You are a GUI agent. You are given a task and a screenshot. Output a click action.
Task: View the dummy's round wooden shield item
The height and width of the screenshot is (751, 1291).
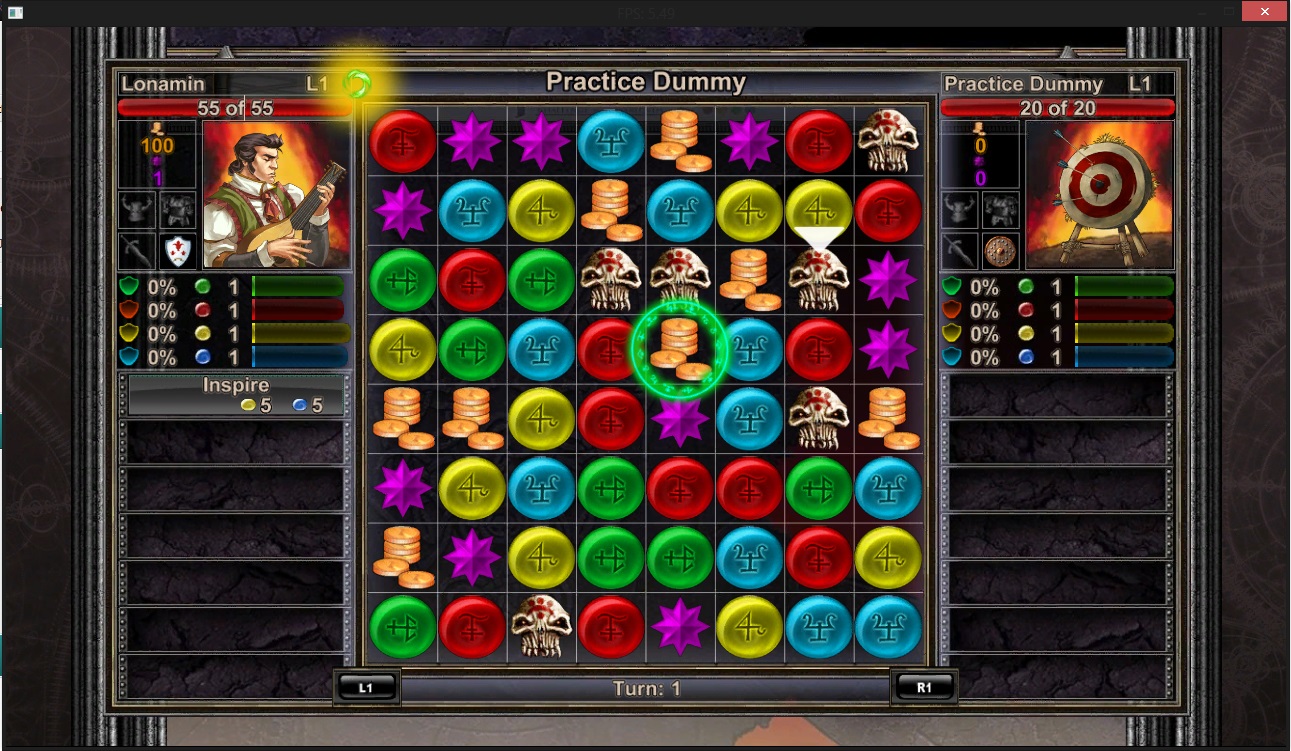pyautogui.click(x=999, y=250)
